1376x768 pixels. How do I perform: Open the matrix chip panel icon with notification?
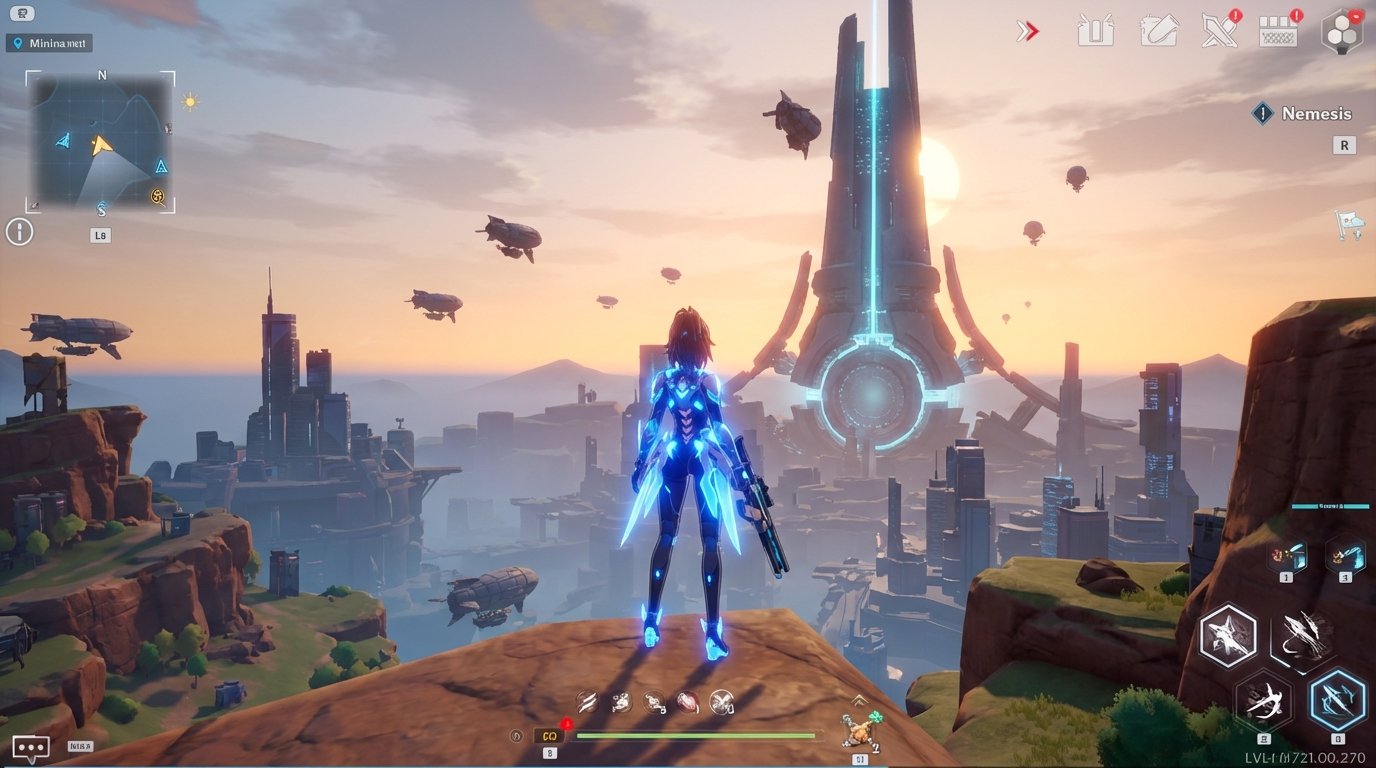(1276, 32)
